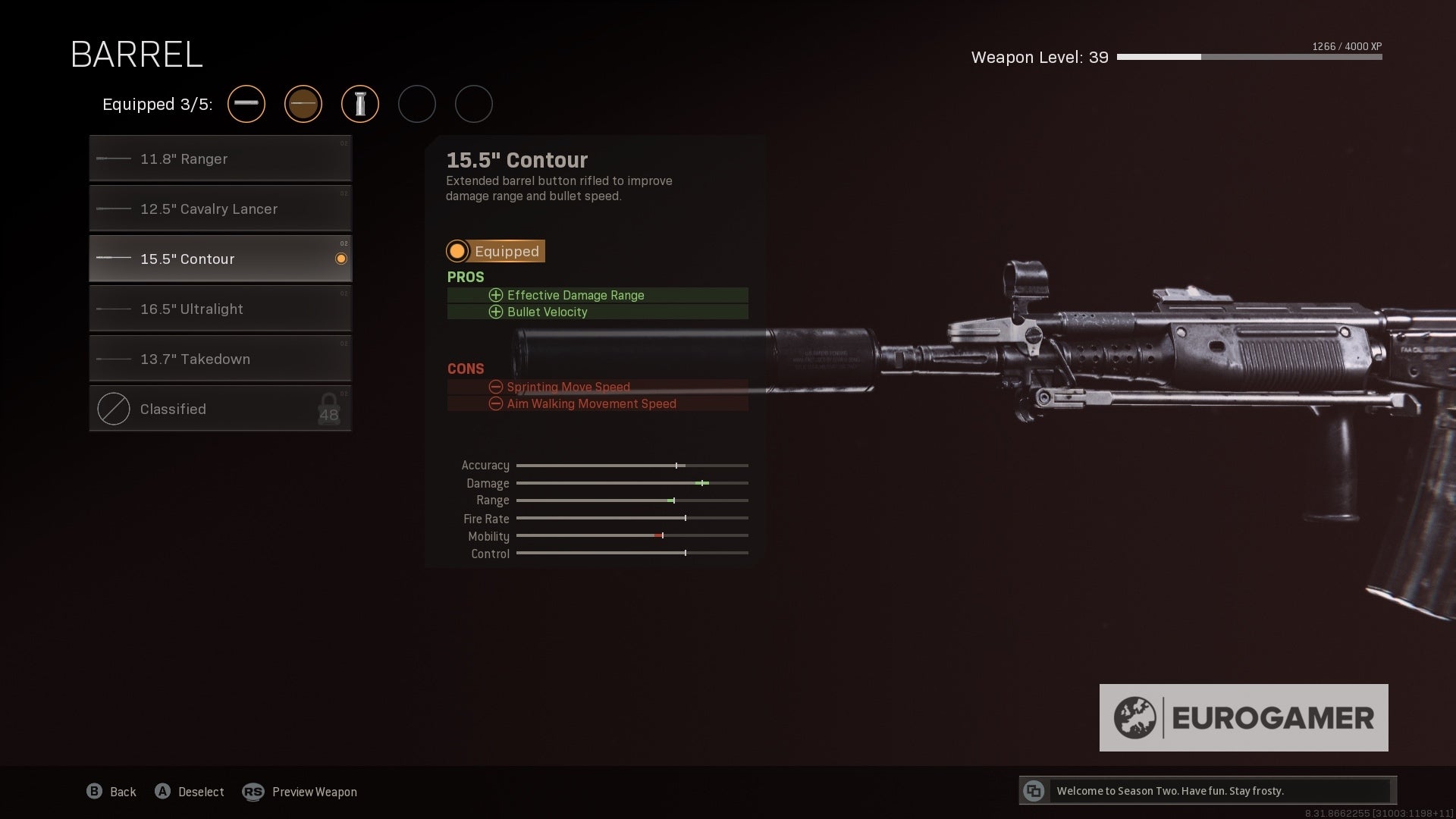
Task: Click the crossed-circle icon beside Classified
Action: pyautogui.click(x=113, y=409)
